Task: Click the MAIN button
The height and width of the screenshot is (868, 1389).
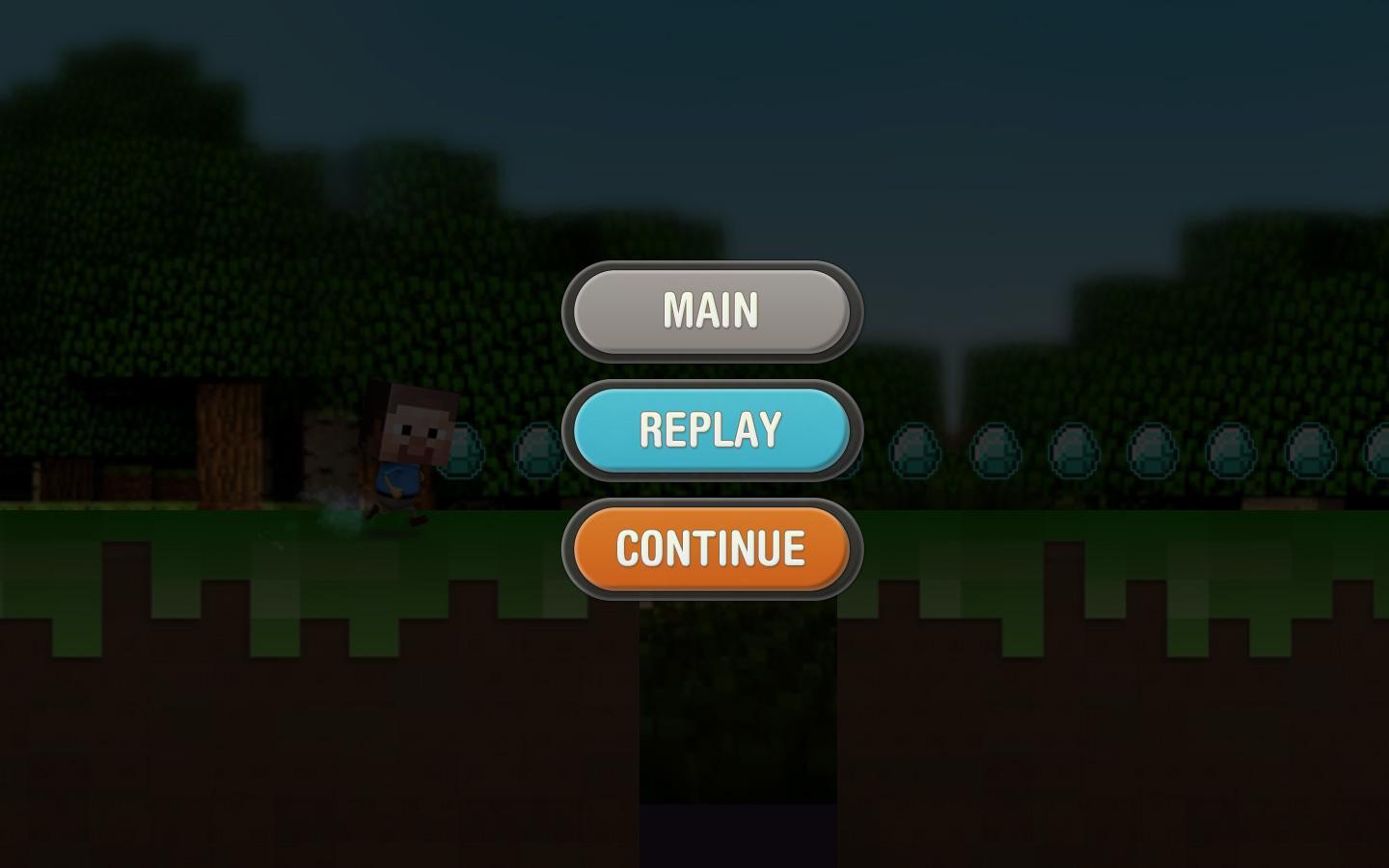Action: [x=711, y=310]
